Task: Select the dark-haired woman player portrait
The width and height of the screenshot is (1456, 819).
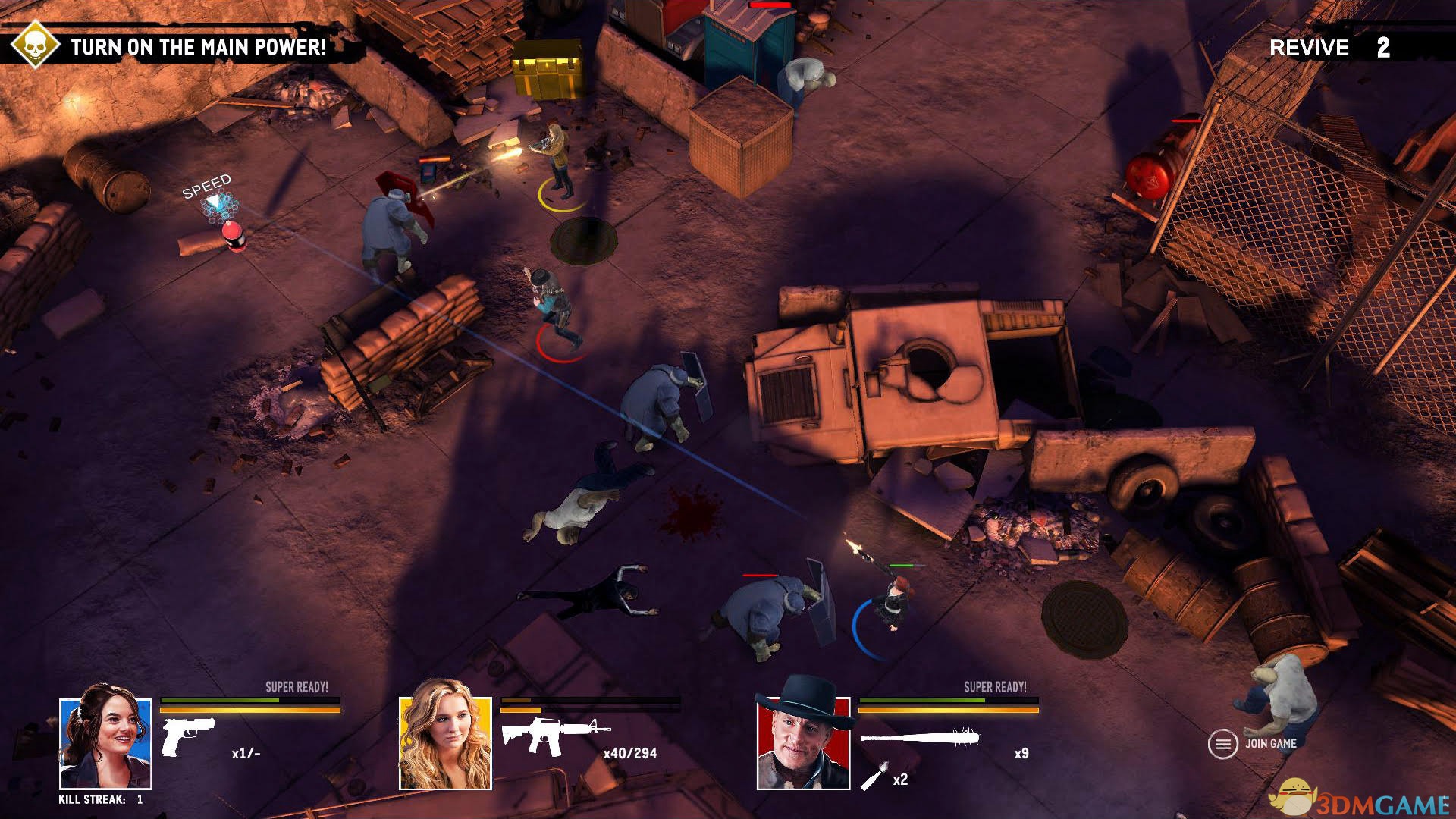Action: [105, 743]
